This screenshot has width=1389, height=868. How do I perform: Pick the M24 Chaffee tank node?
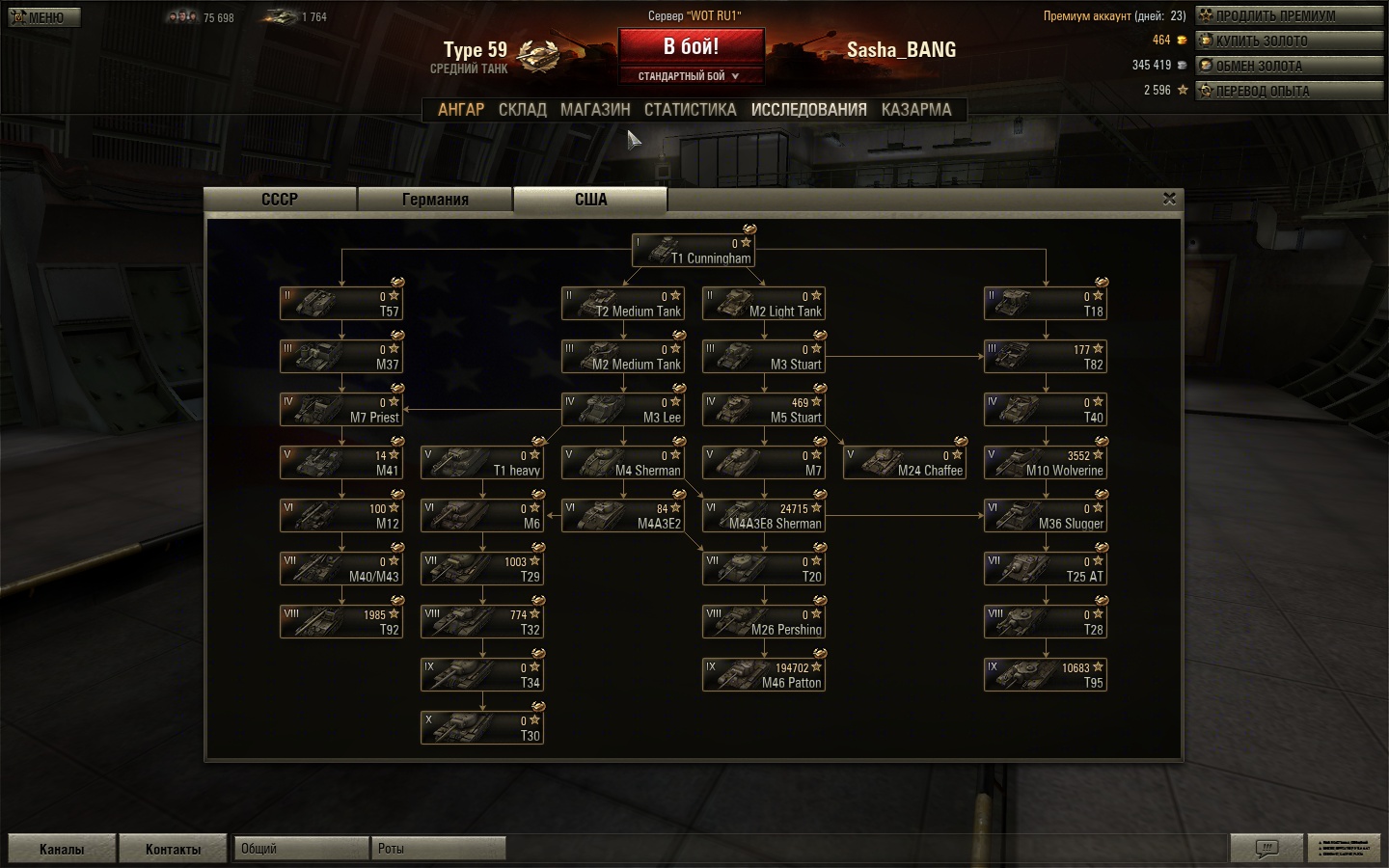(x=905, y=463)
